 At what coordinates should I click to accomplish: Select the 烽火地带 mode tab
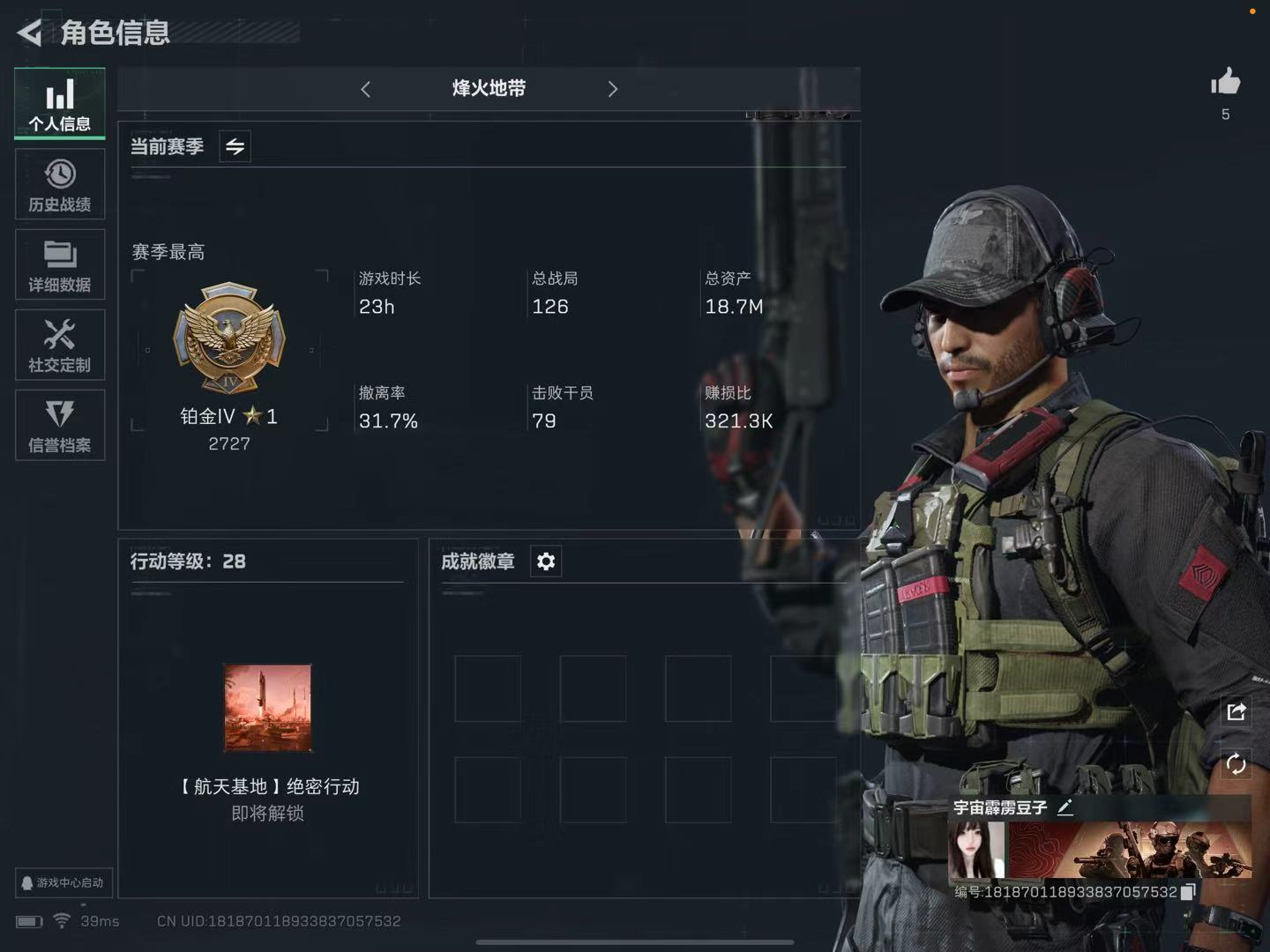488,88
